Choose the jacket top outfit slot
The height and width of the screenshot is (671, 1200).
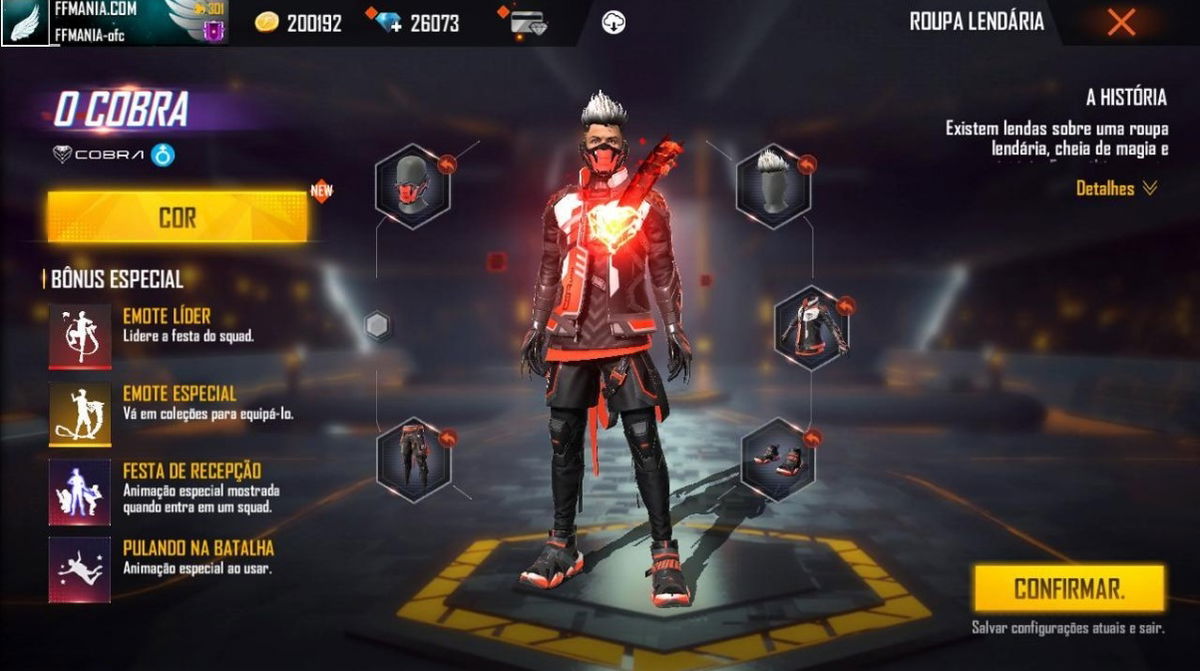(811, 328)
